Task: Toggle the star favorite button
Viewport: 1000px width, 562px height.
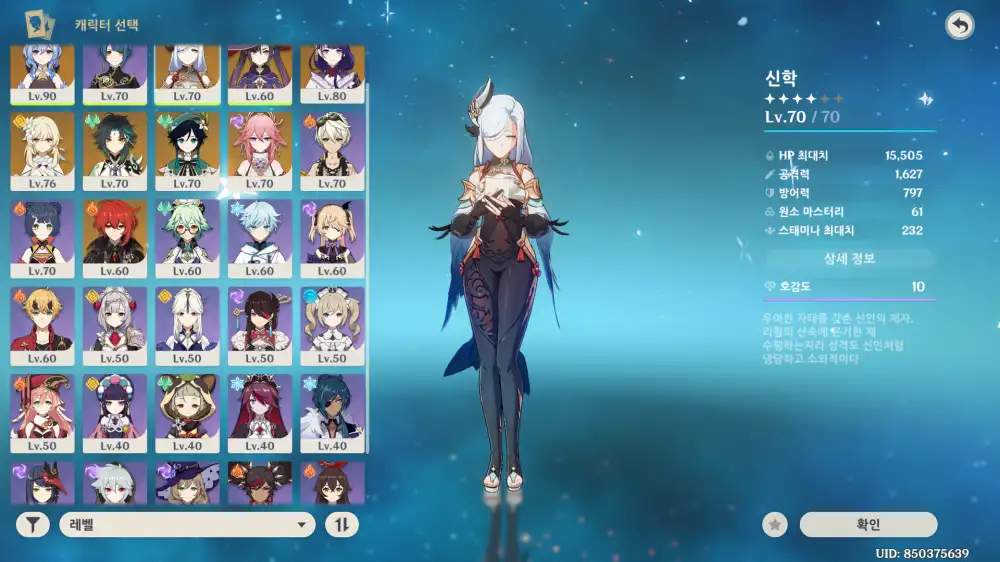Action: coord(773,524)
